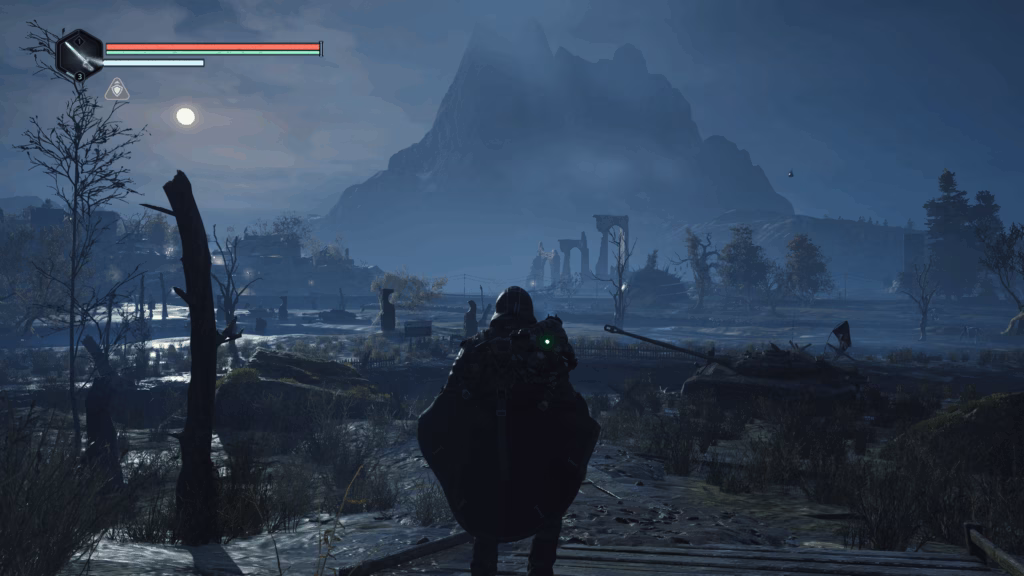Click the triangular shield status icon
The image size is (1024, 576).
tap(117, 90)
